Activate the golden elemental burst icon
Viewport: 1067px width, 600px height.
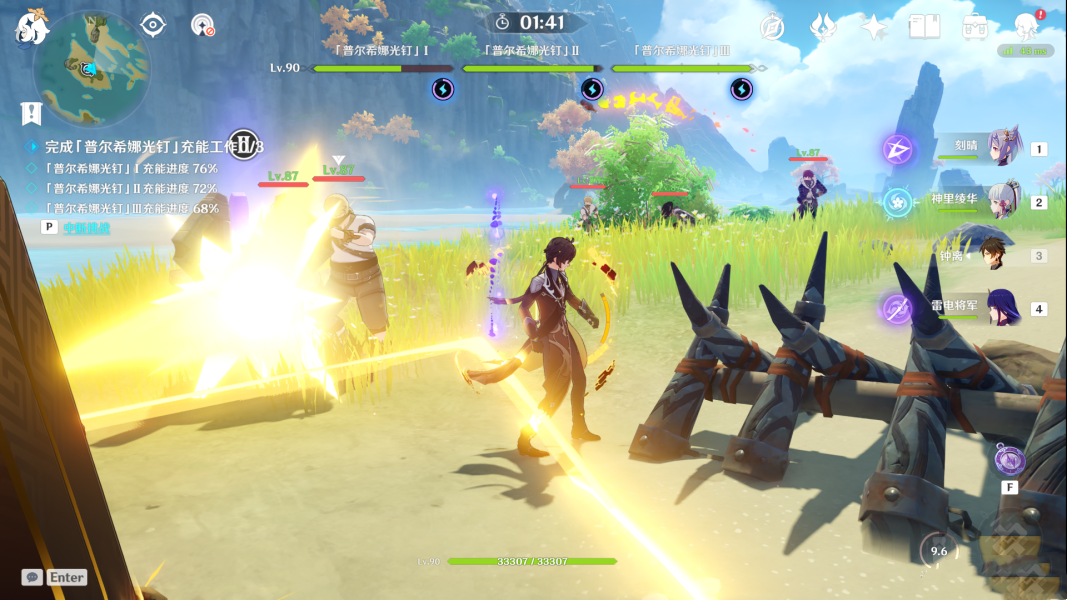pyautogui.click(x=1012, y=548)
